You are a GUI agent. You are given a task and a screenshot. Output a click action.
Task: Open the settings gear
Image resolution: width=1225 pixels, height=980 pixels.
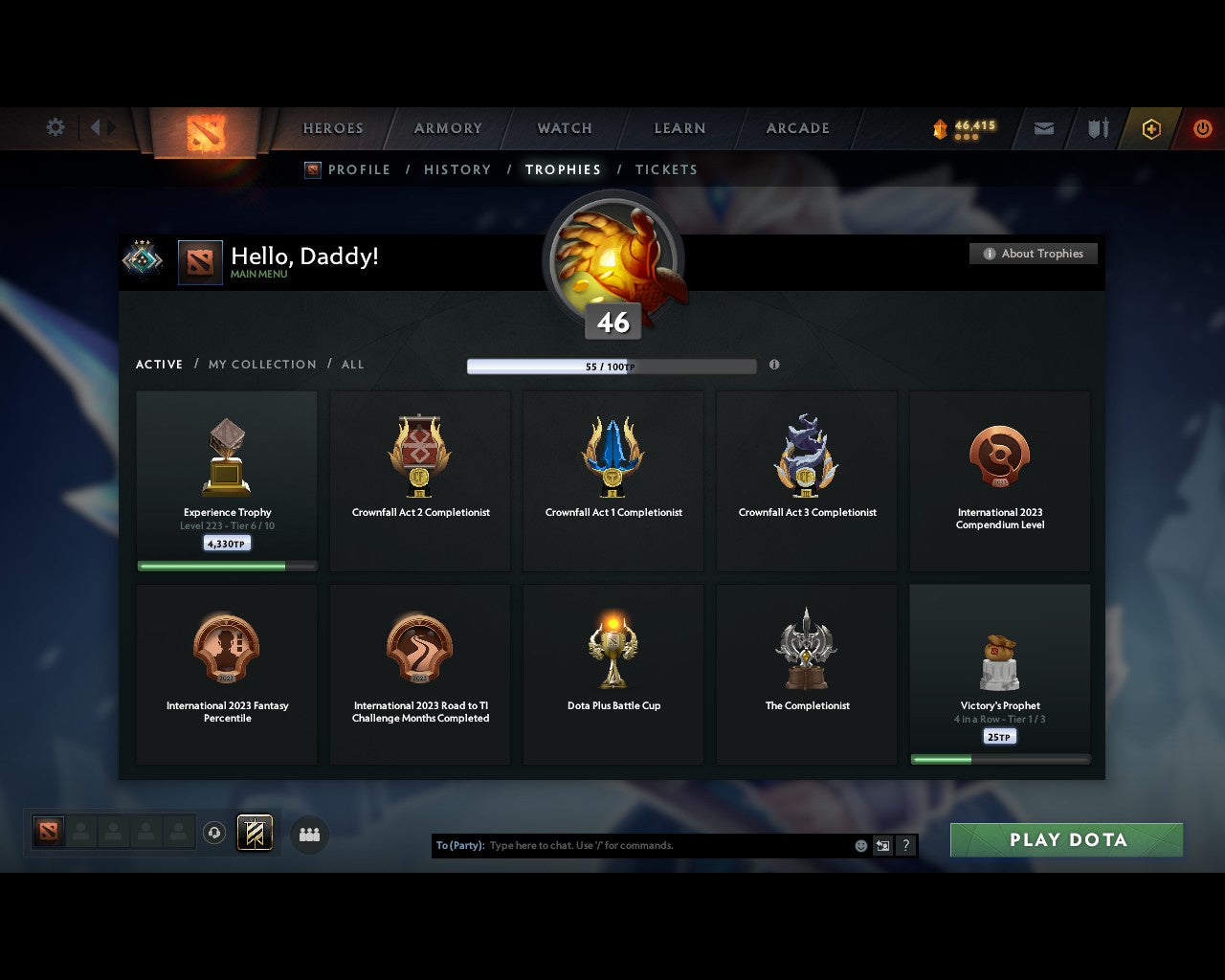coord(56,127)
